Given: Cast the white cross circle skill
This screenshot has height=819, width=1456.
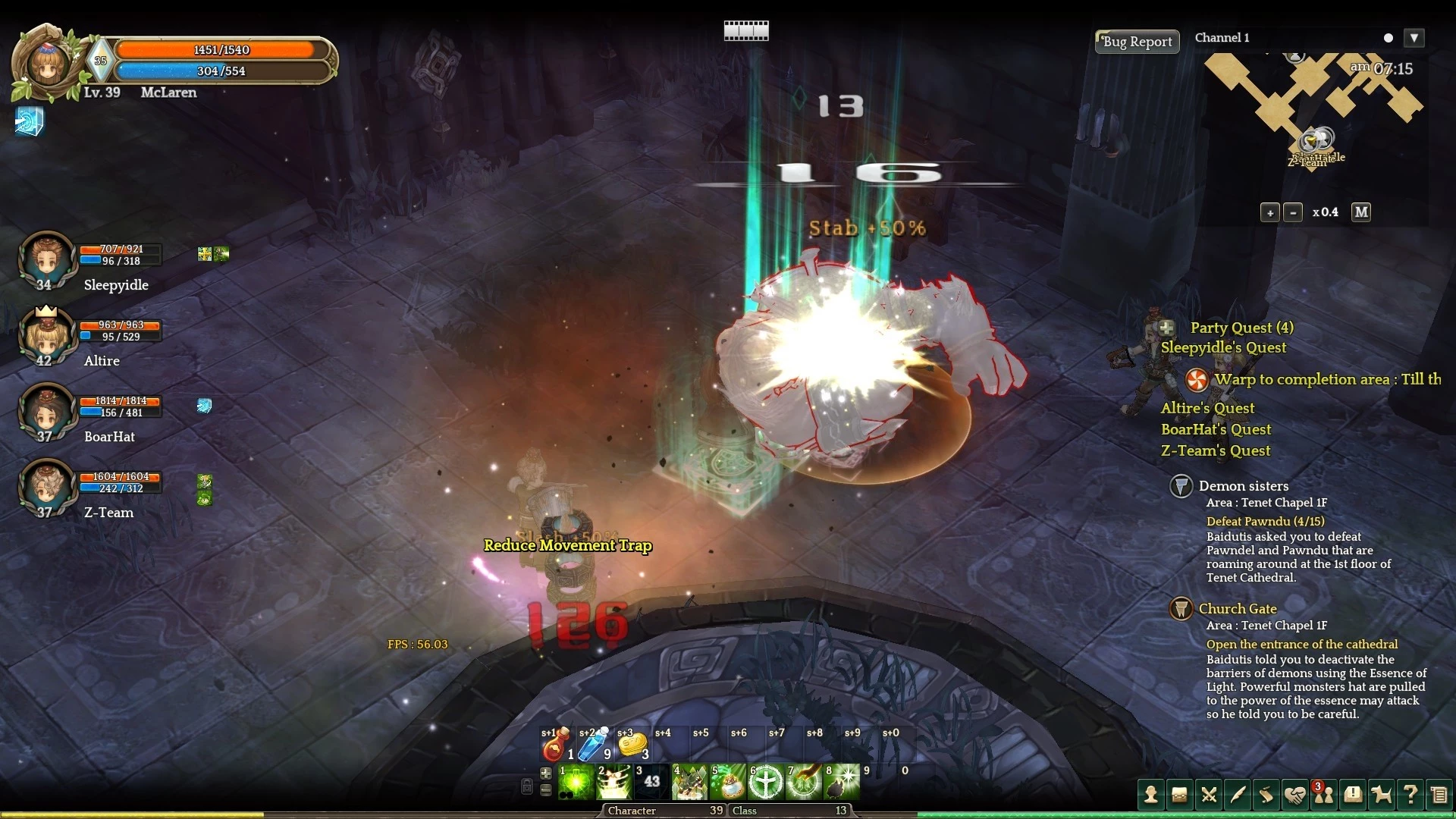Looking at the screenshot, I should (765, 783).
